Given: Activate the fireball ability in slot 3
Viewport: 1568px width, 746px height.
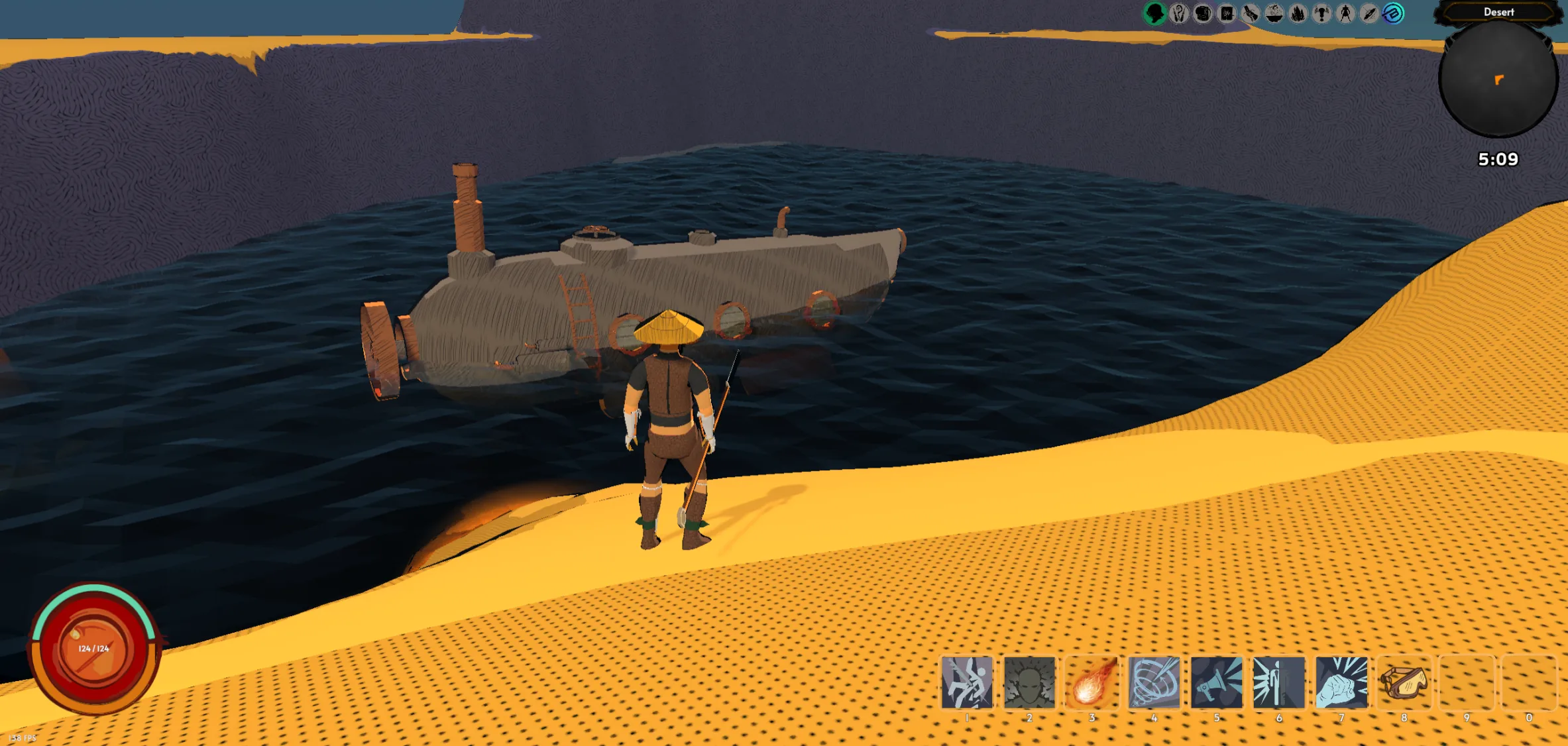Looking at the screenshot, I should (x=1092, y=682).
